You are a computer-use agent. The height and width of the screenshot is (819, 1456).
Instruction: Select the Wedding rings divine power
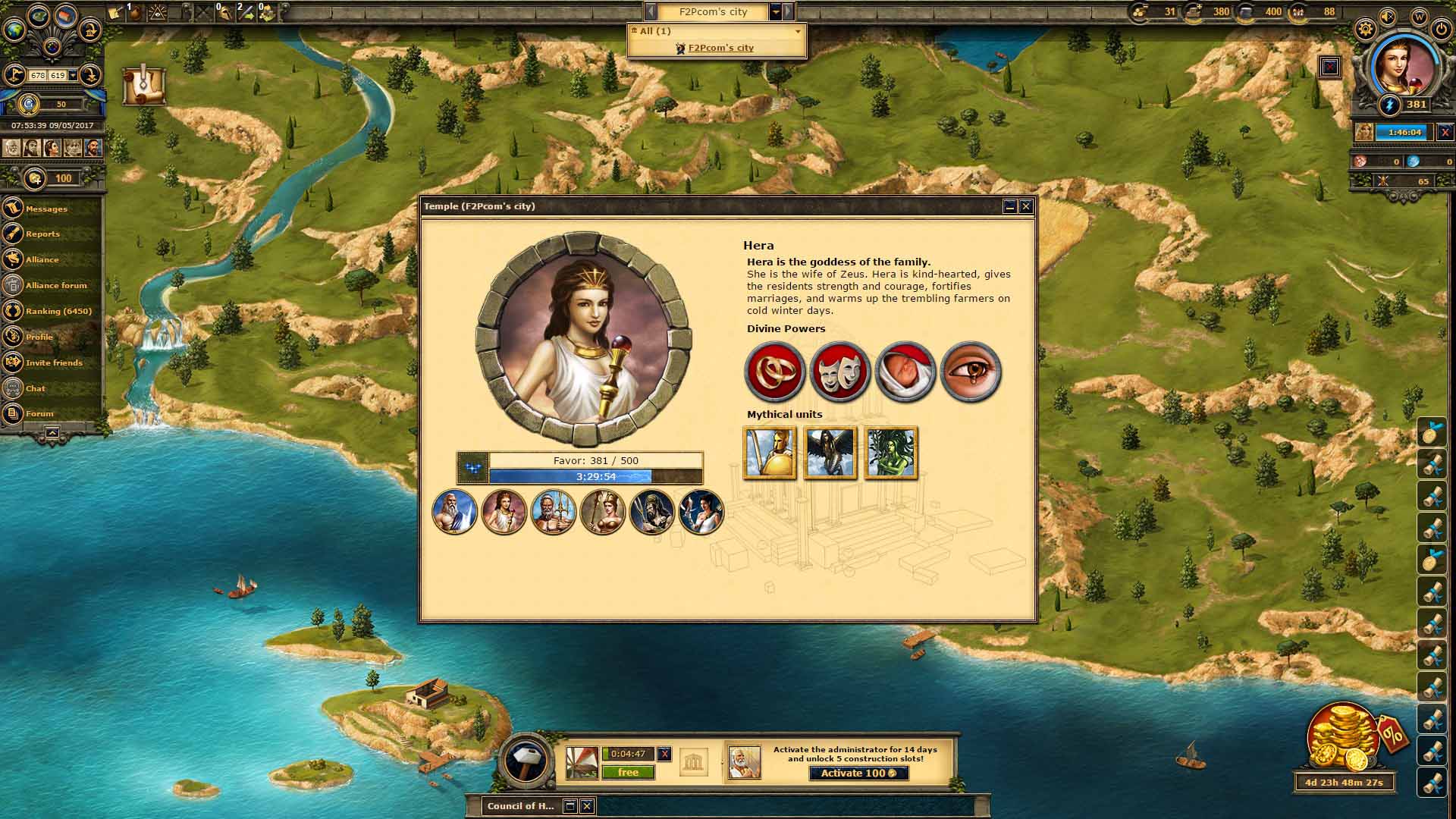[774, 372]
